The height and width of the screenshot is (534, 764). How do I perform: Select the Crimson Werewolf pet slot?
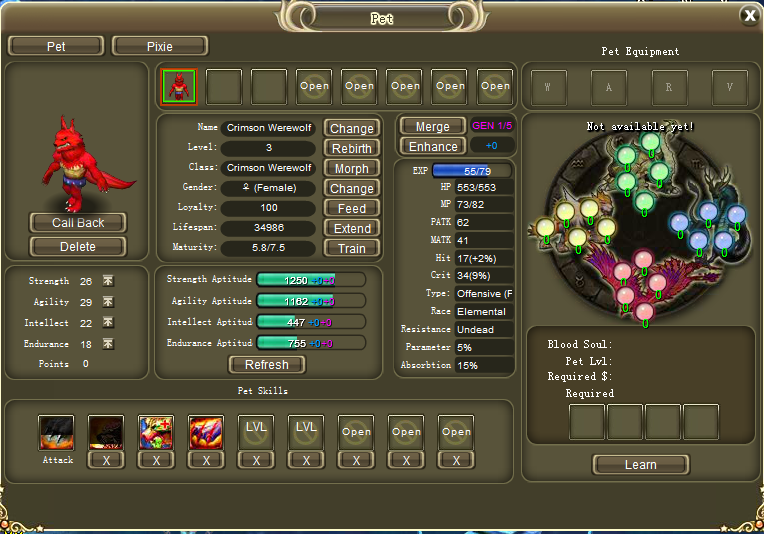pyautogui.click(x=179, y=87)
